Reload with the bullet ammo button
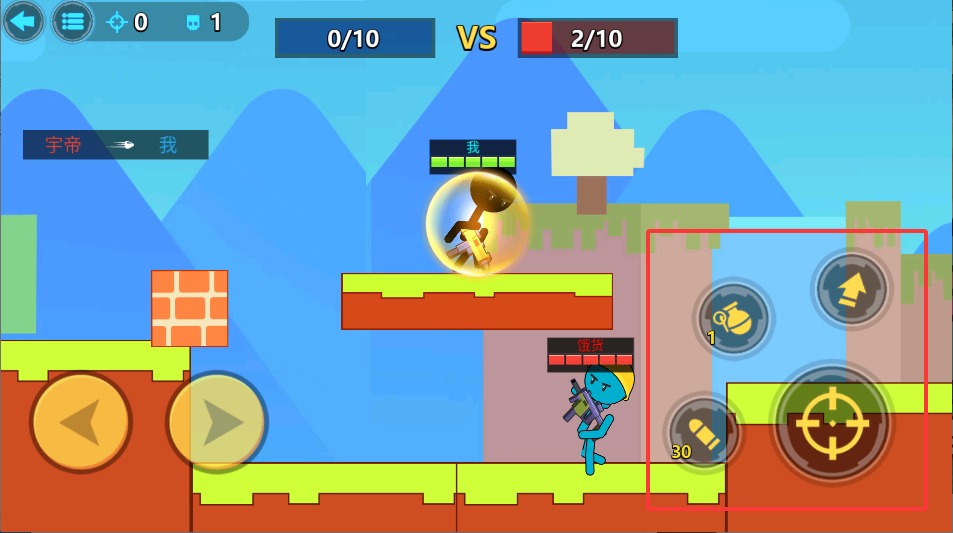 704,432
